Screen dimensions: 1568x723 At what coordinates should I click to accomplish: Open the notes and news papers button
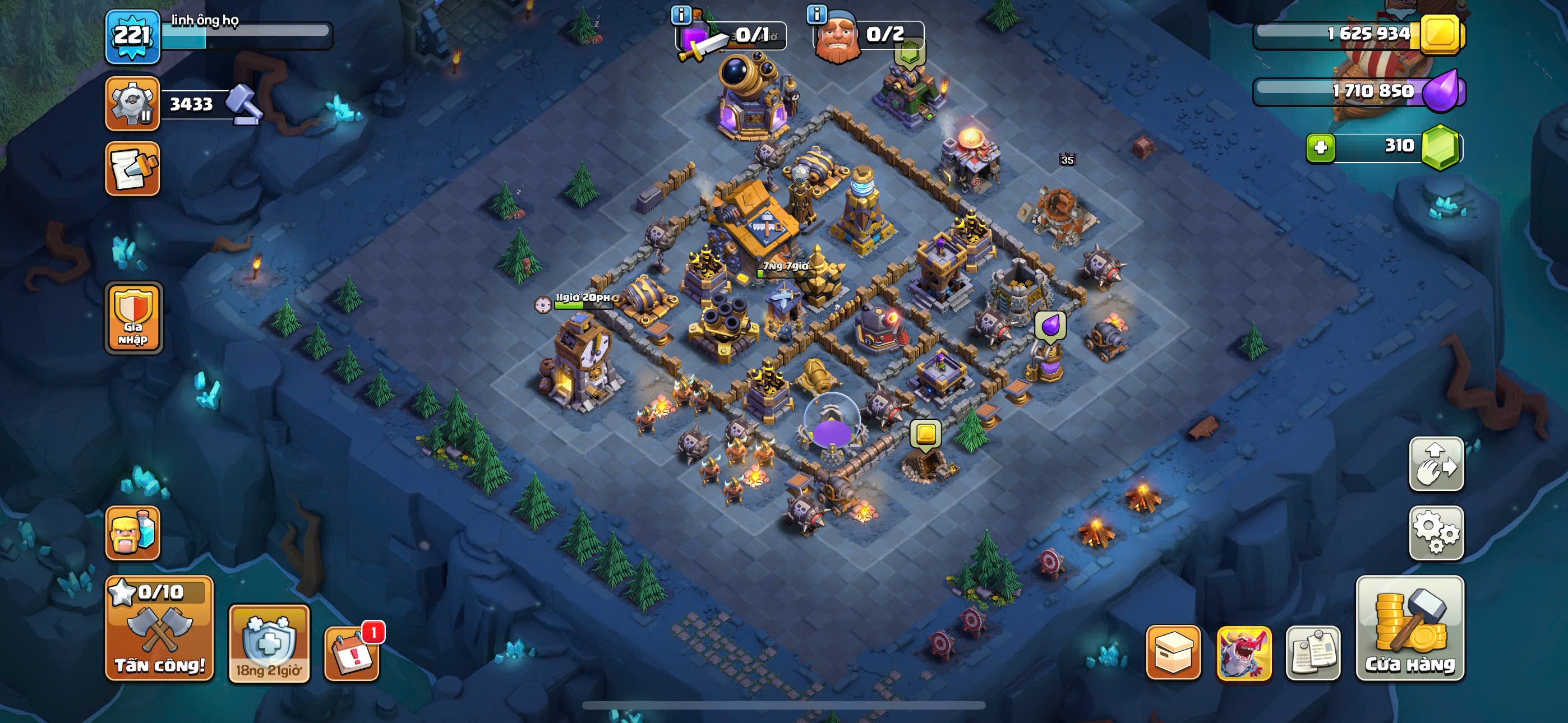1313,652
